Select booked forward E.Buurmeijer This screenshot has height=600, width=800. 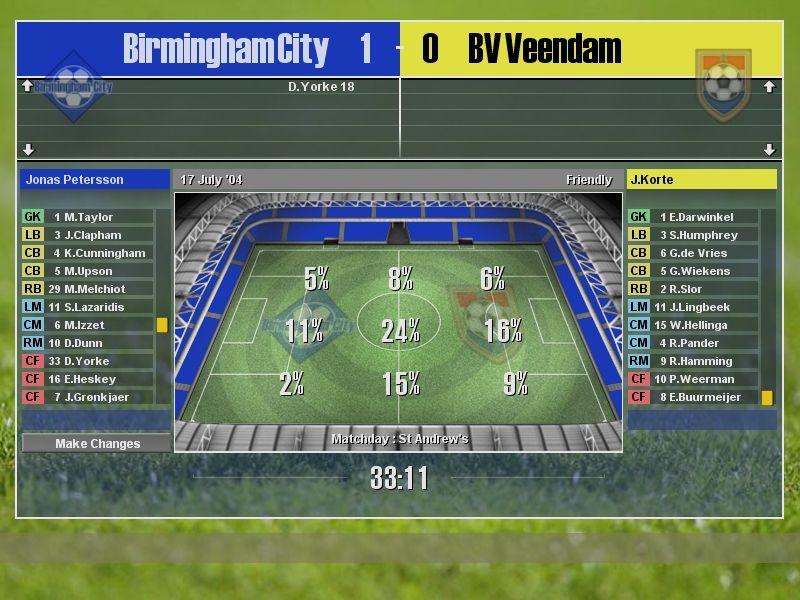(x=705, y=397)
